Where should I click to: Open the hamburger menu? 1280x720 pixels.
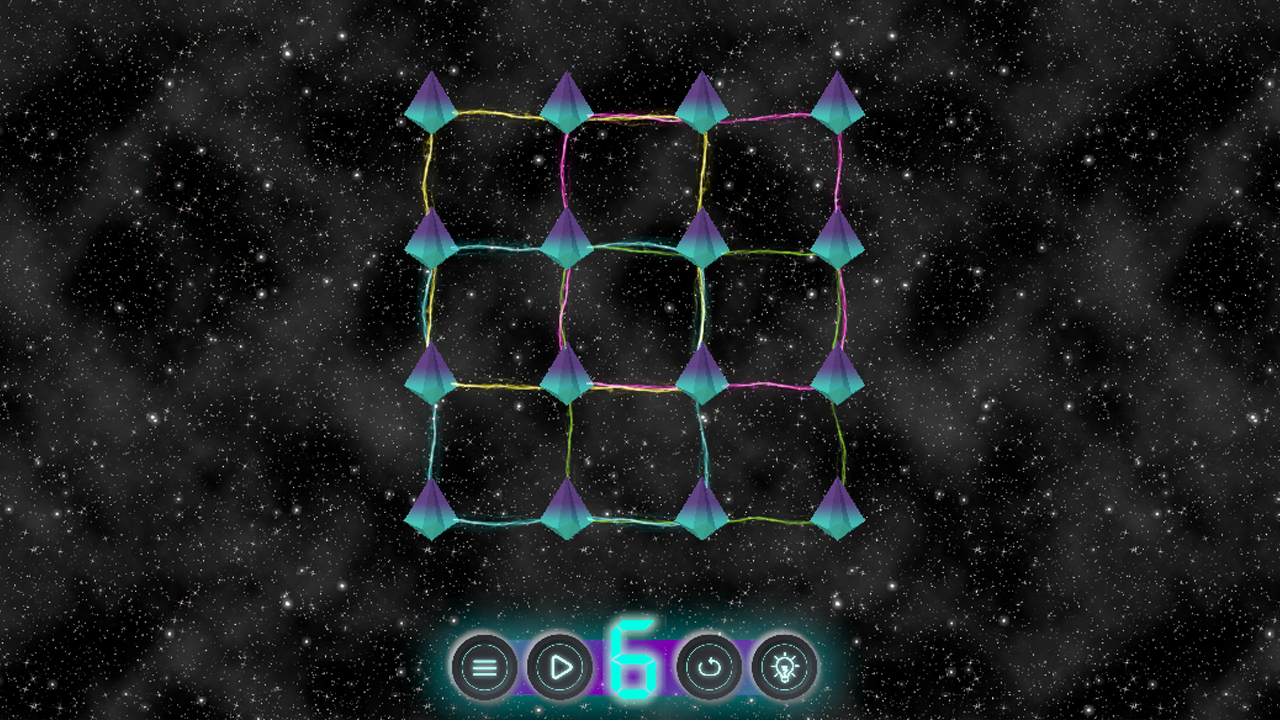483,667
